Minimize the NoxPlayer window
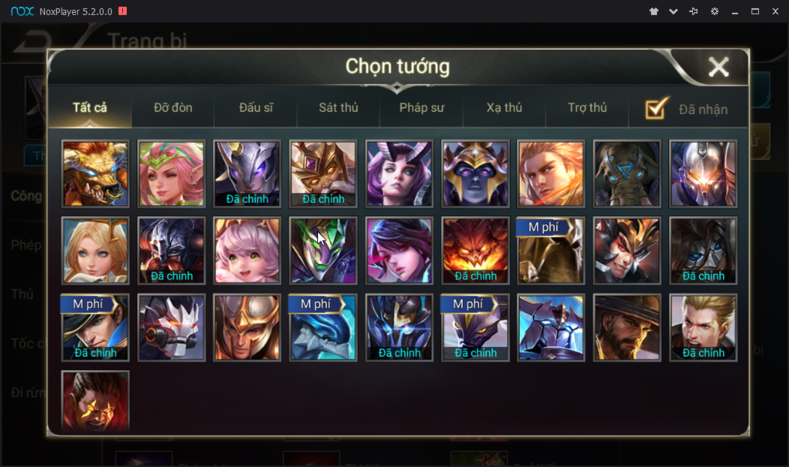 [x=735, y=12]
